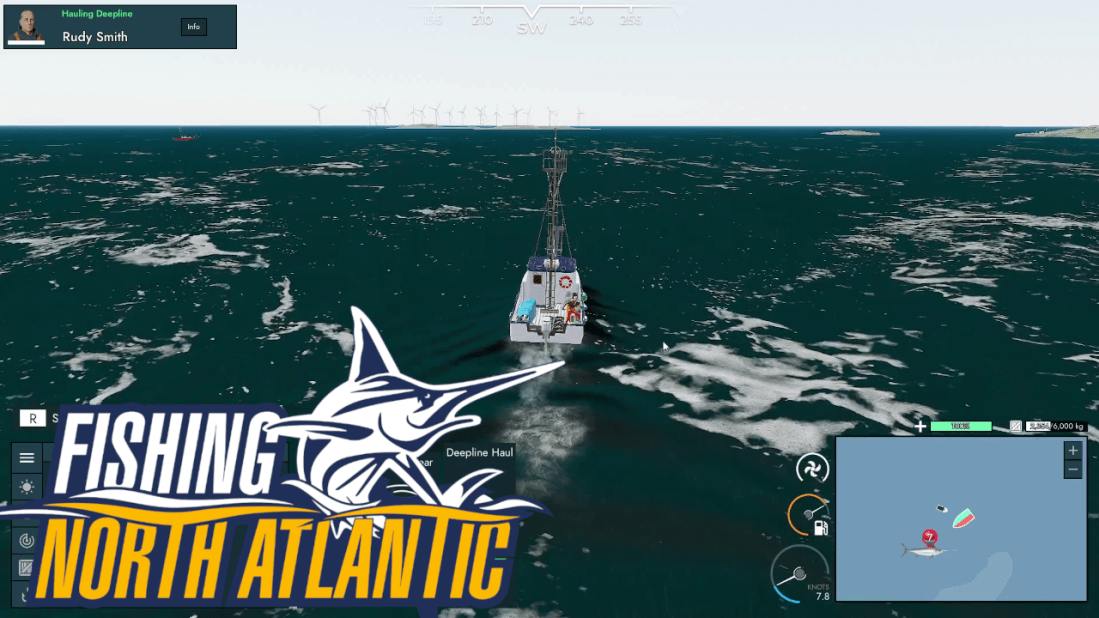Open Rudy Smith's Info panel

point(194,27)
